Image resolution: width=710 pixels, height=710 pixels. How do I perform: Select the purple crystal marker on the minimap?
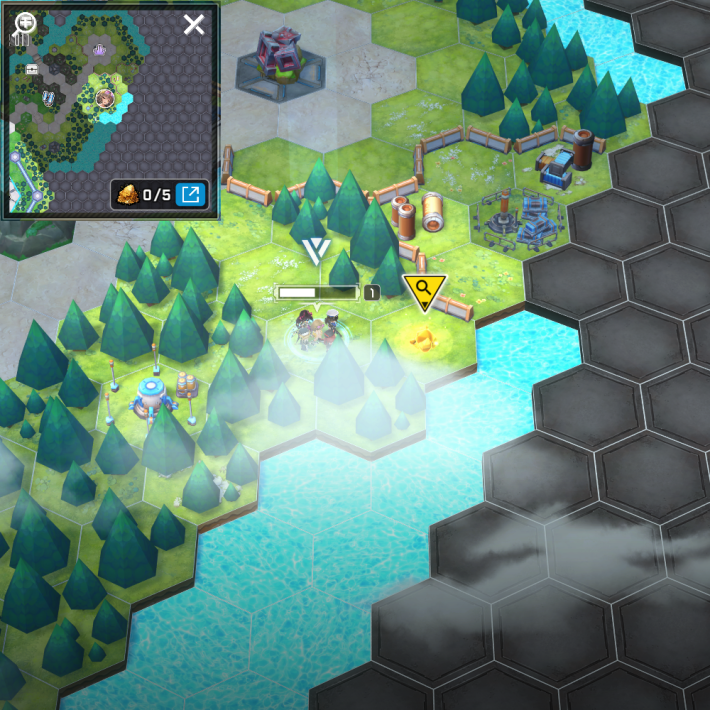(x=98, y=48)
